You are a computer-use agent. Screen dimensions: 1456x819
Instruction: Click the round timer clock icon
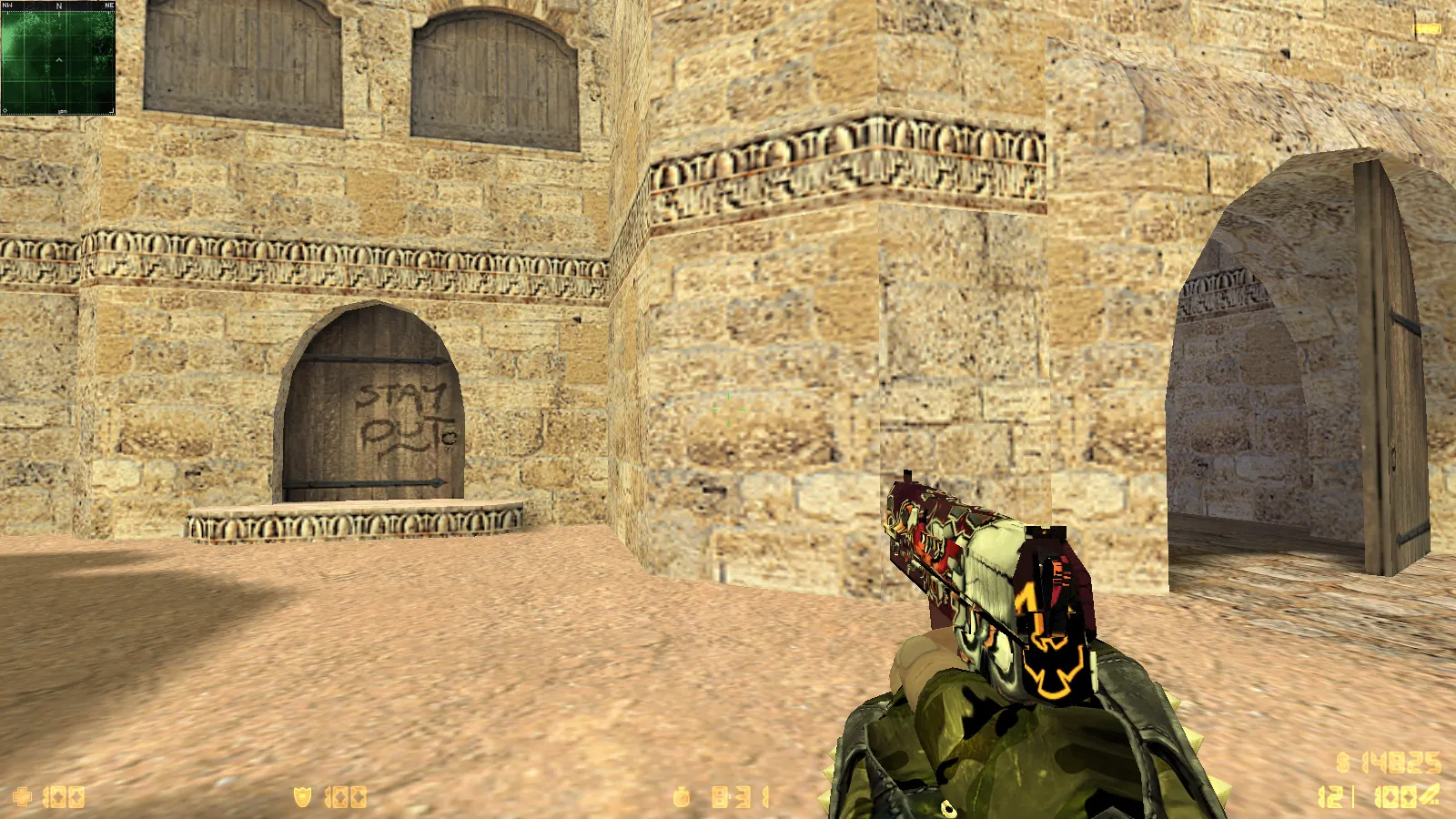pos(682,798)
